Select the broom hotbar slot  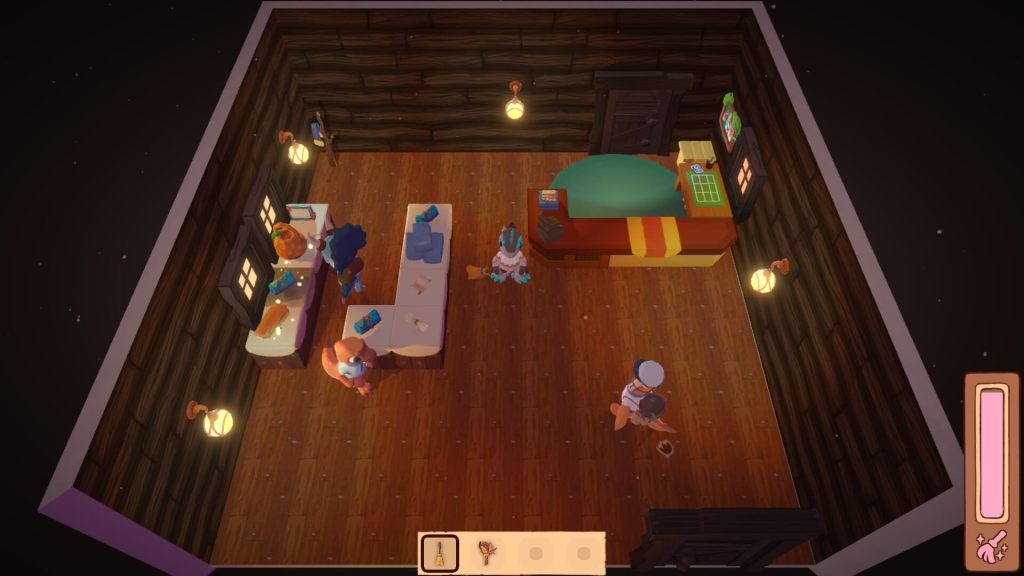click(x=440, y=552)
